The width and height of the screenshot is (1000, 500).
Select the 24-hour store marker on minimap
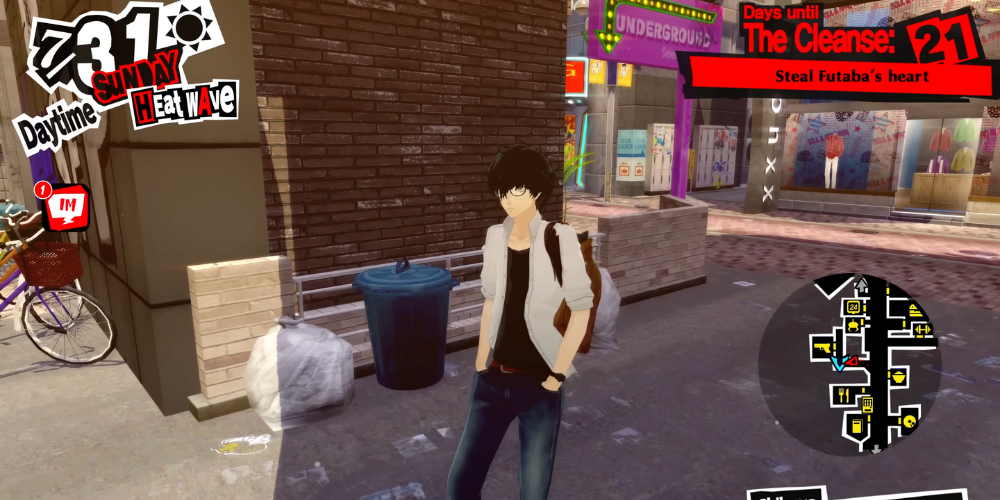(x=855, y=305)
